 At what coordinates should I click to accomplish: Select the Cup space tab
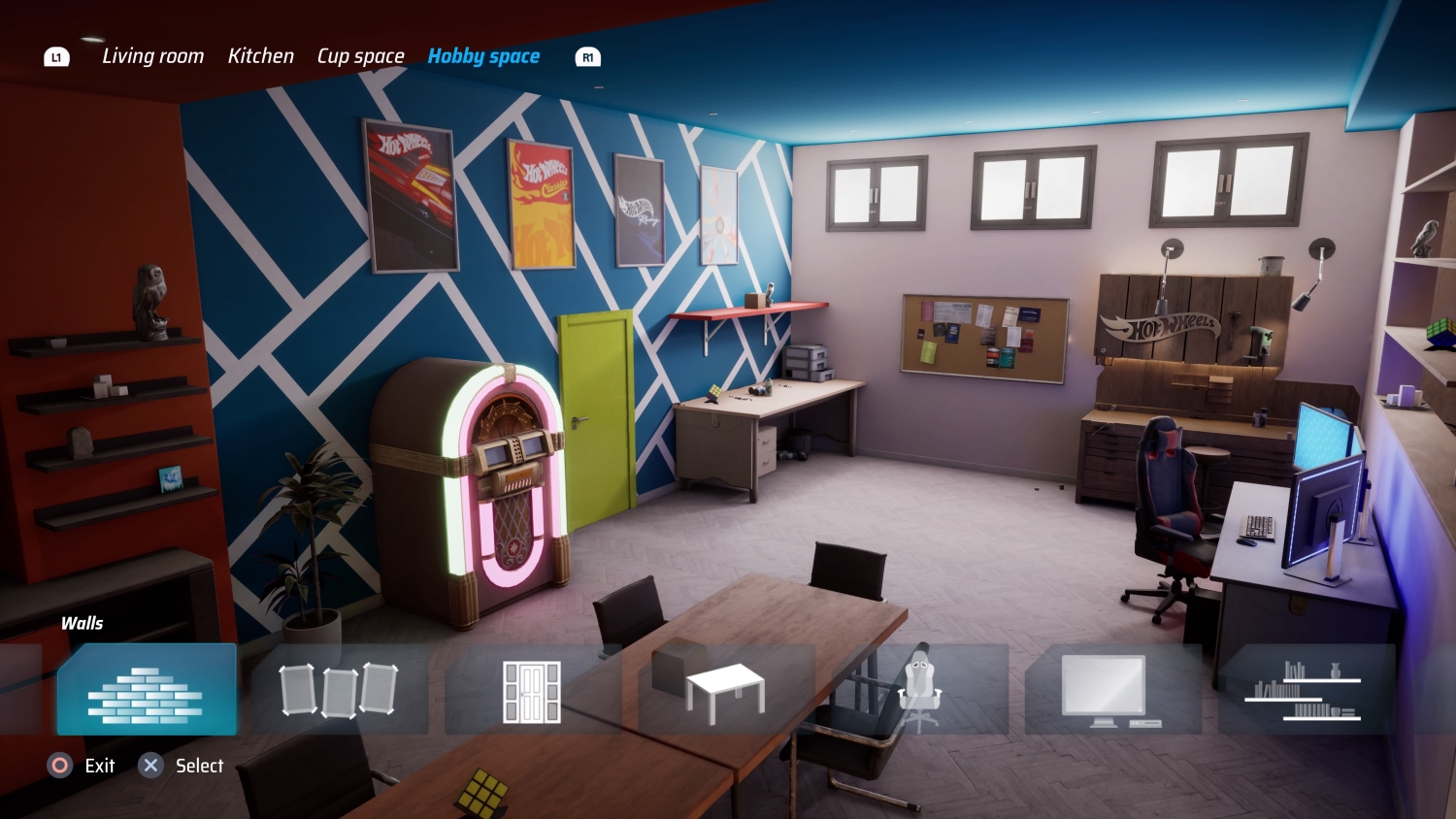360,56
